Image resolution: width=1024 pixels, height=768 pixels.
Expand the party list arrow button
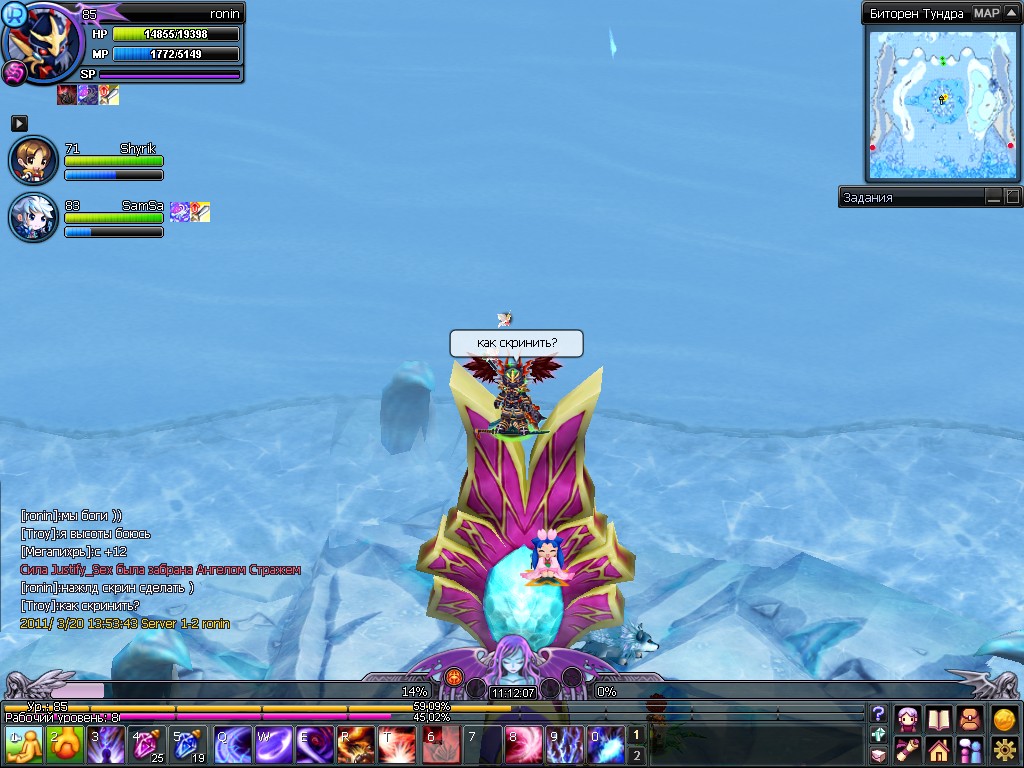point(19,123)
